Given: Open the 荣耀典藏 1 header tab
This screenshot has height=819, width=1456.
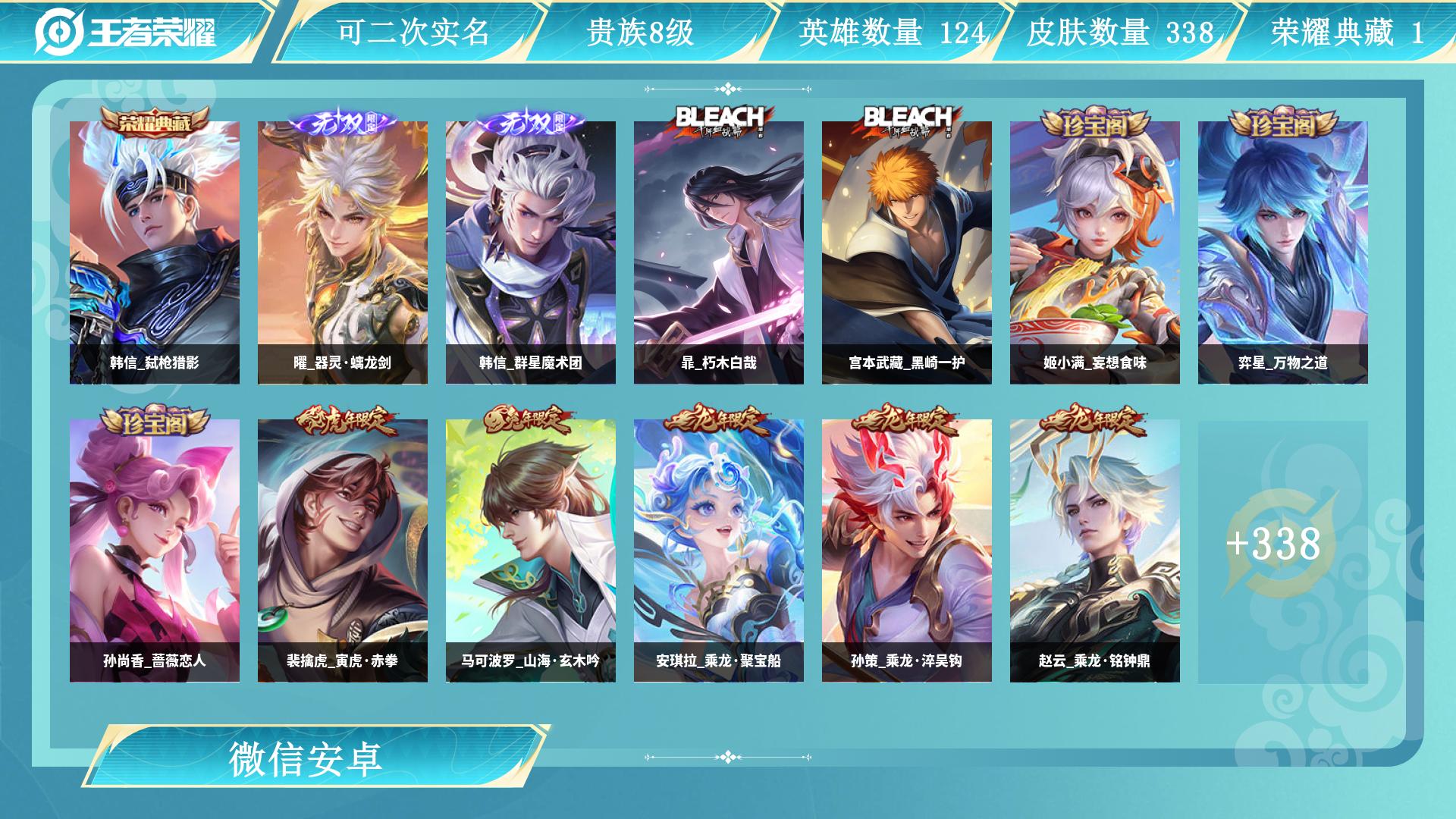Looking at the screenshot, I should pyautogui.click(x=1347, y=33).
